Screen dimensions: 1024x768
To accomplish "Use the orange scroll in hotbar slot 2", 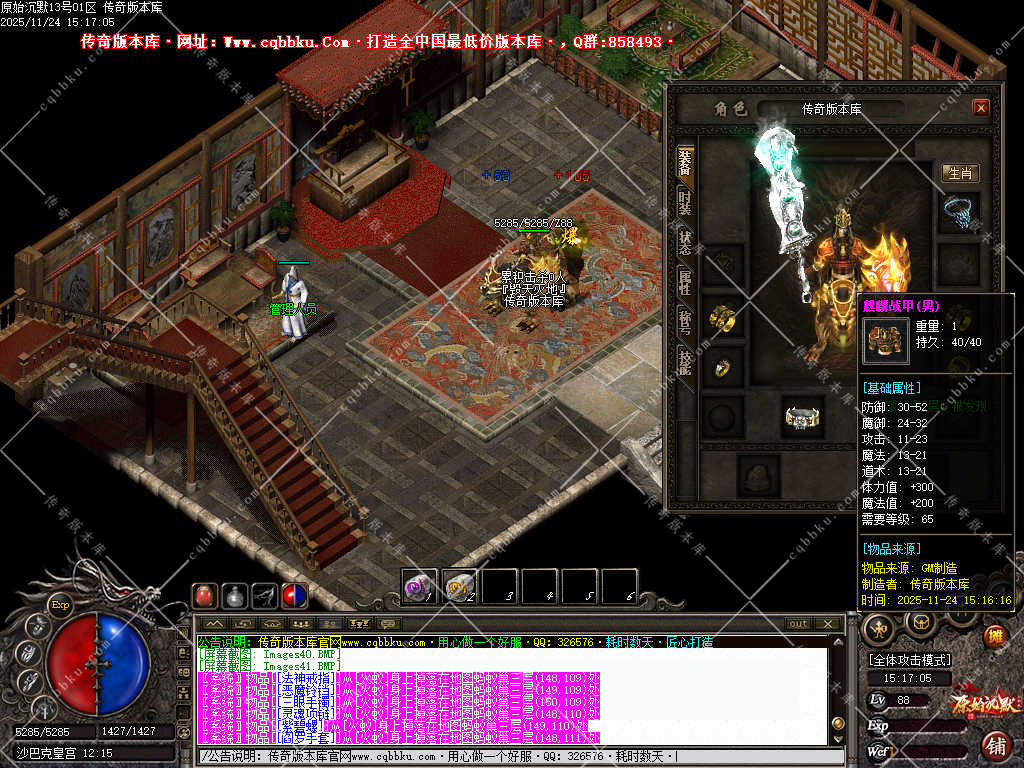I will (458, 586).
